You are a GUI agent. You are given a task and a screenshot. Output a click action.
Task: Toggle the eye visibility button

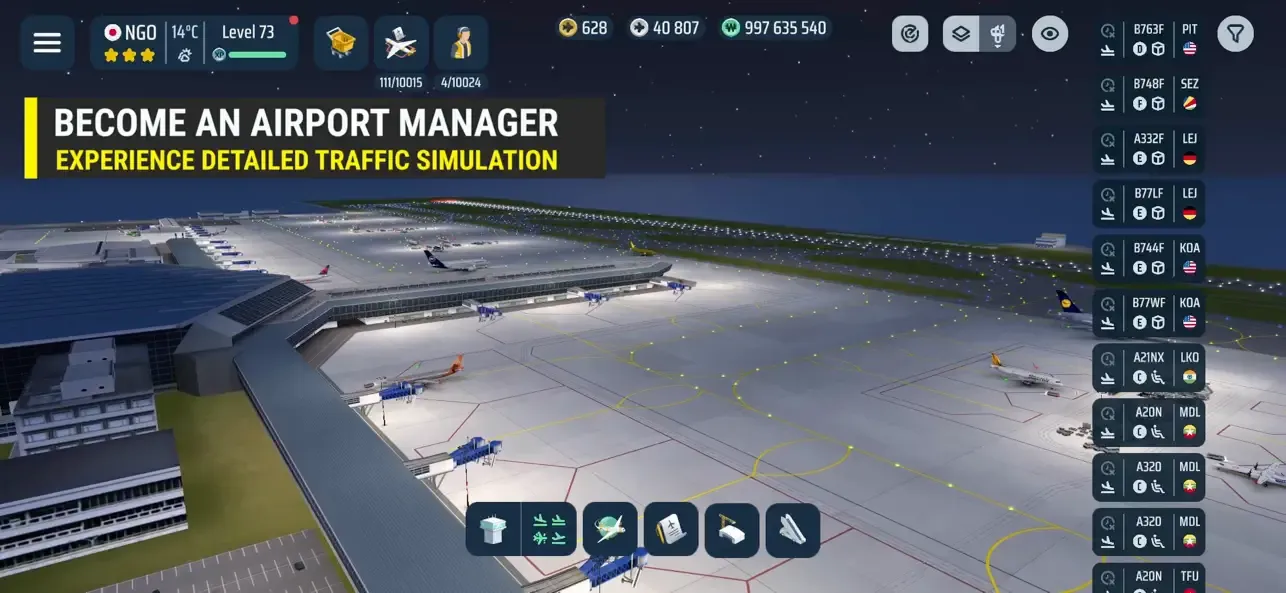[x=1049, y=34]
